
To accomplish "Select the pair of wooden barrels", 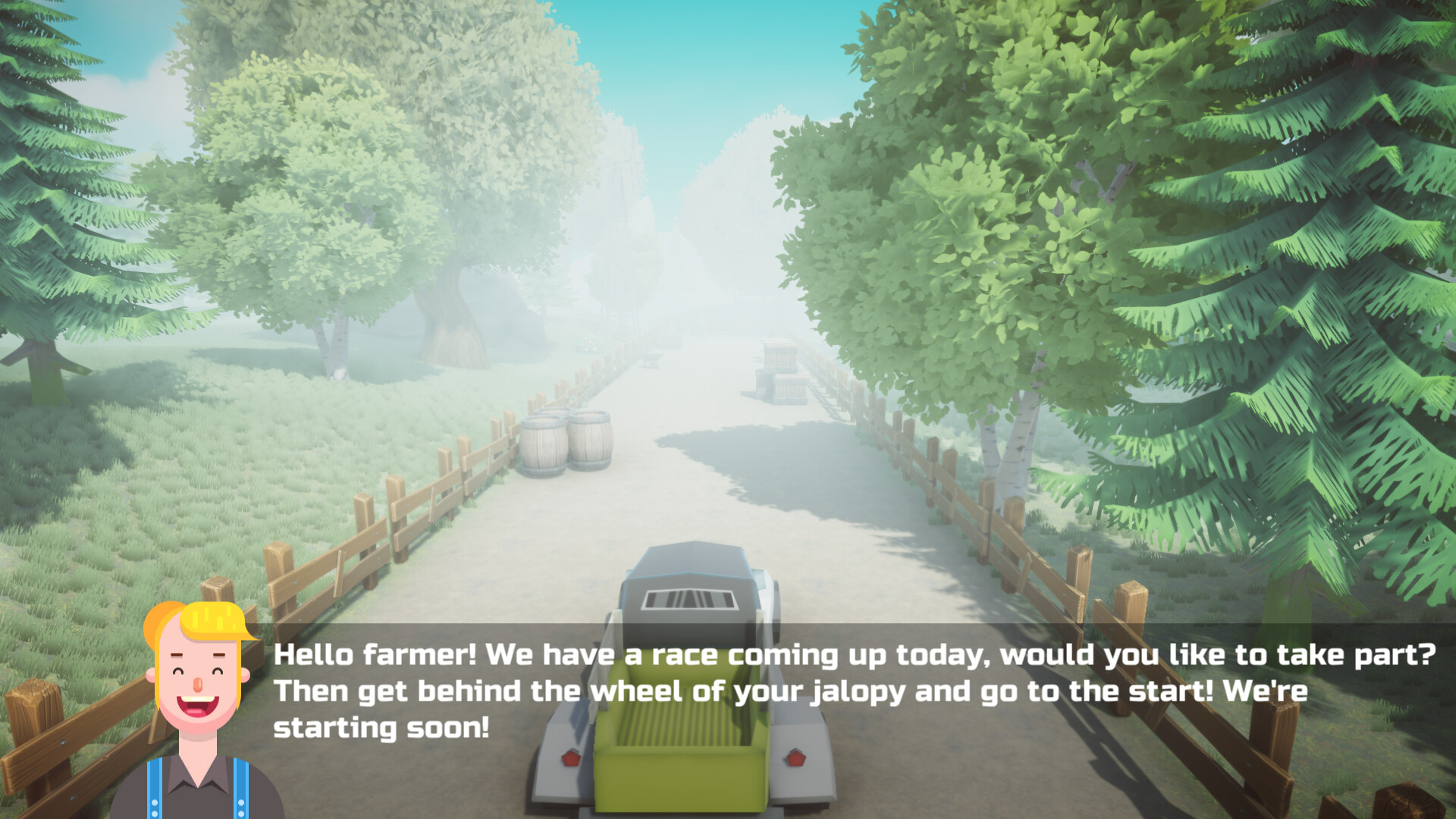I will (565, 444).
